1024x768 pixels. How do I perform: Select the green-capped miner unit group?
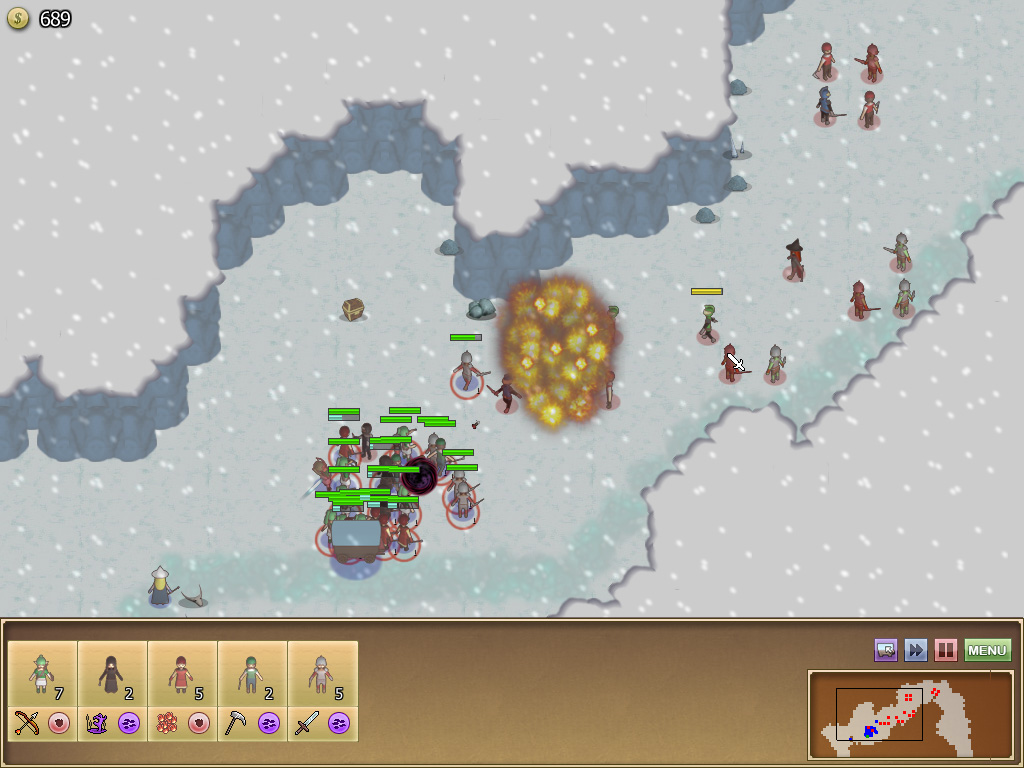[x=252, y=673]
